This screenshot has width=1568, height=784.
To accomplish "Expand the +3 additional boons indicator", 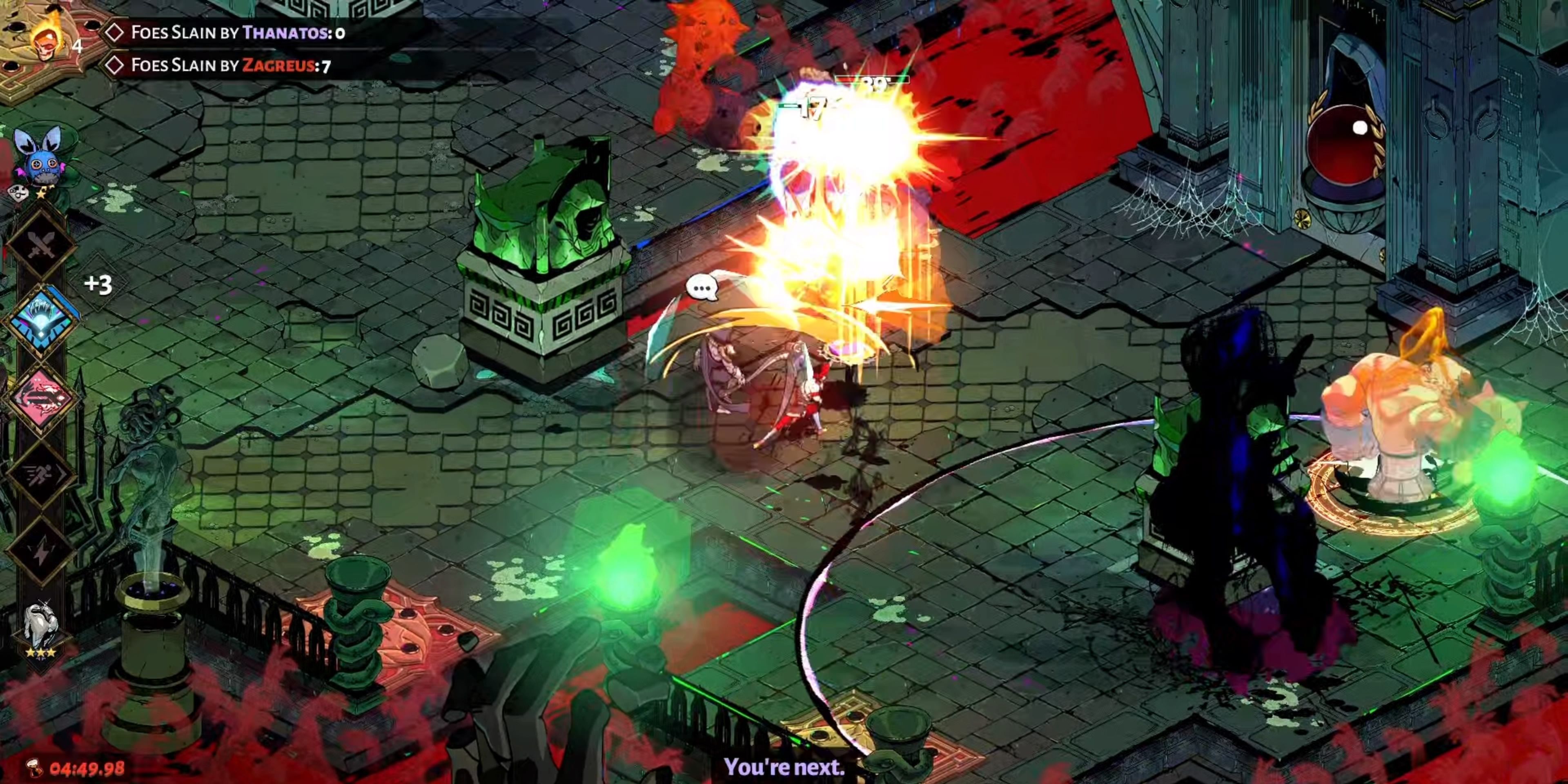I will (x=98, y=284).
